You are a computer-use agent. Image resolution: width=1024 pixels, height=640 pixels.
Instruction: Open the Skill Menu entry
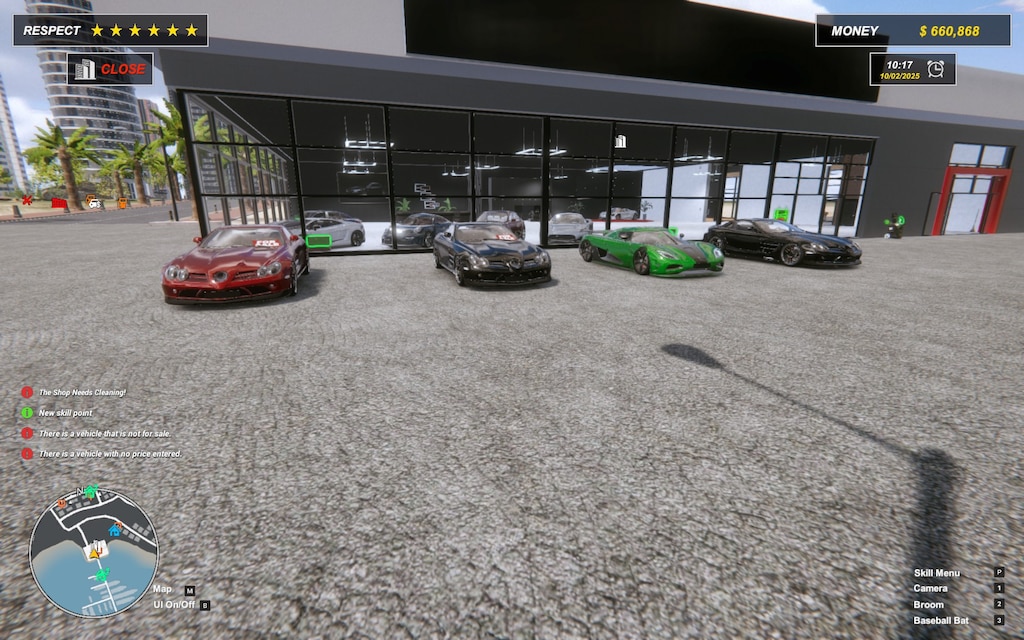[937, 573]
